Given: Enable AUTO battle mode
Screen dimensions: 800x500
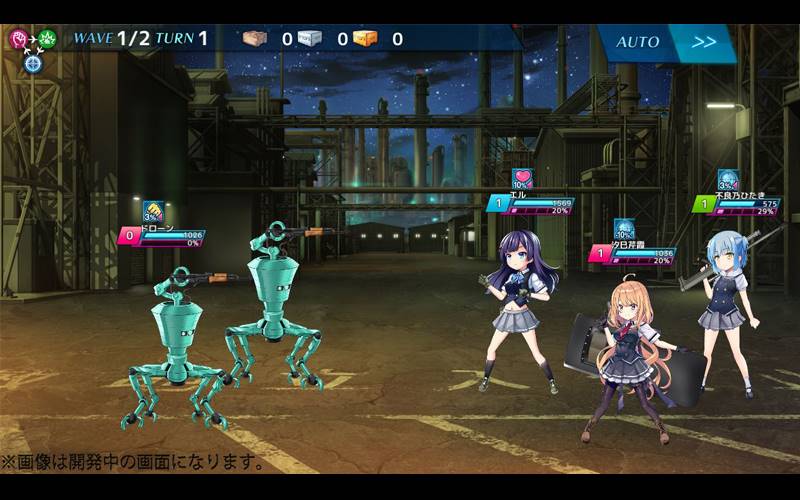Looking at the screenshot, I should point(636,42).
